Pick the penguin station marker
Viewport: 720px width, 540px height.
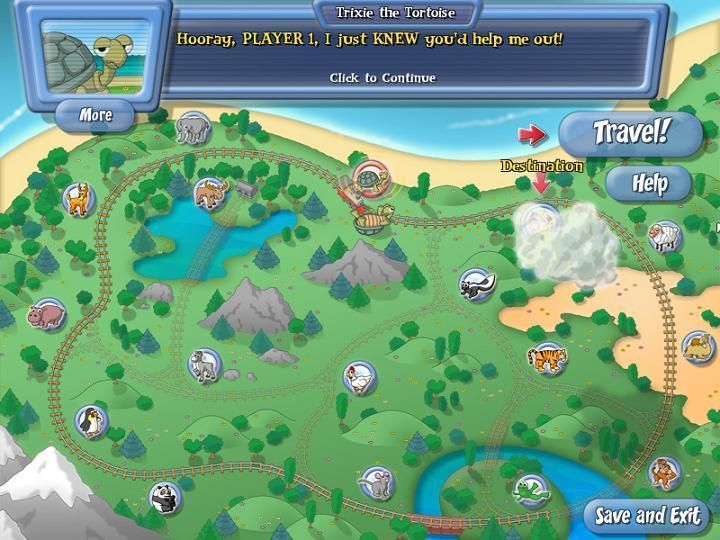coord(92,419)
